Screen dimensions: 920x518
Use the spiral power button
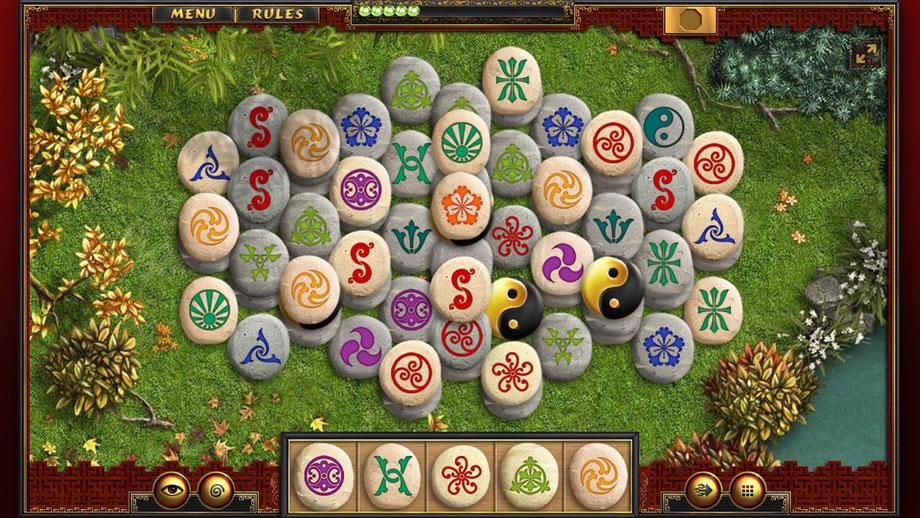[214, 490]
